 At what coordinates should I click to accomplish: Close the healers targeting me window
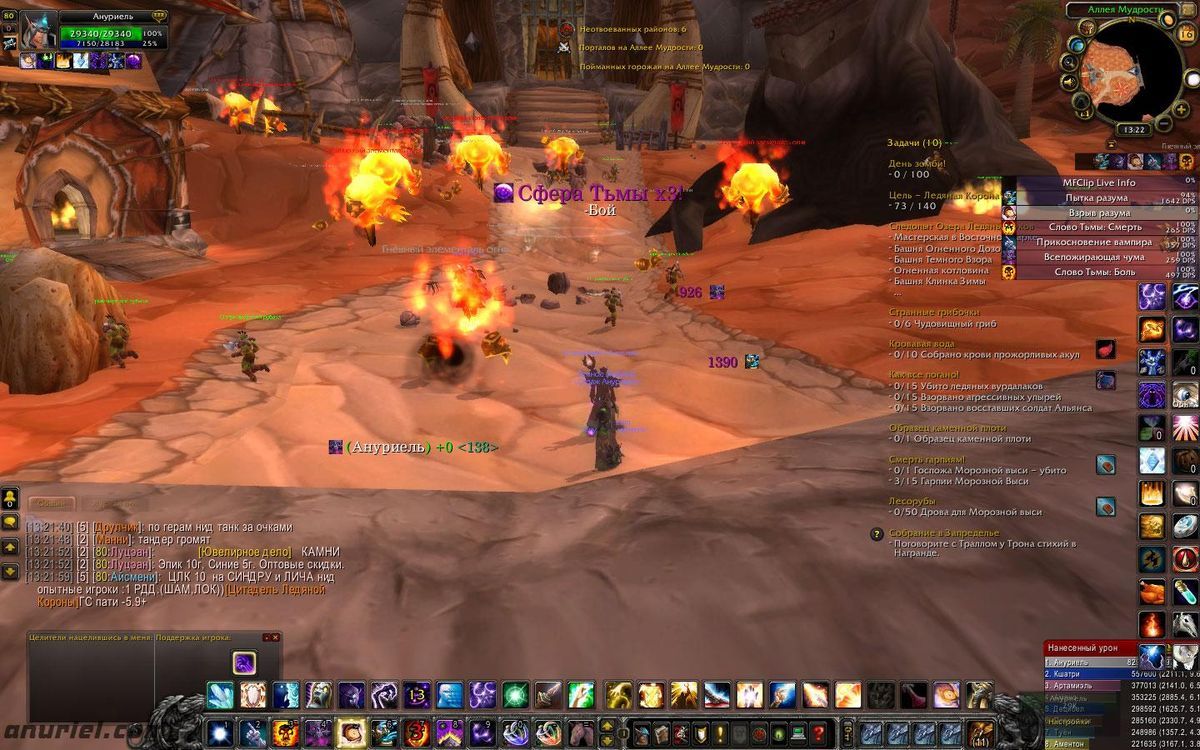coord(267,637)
